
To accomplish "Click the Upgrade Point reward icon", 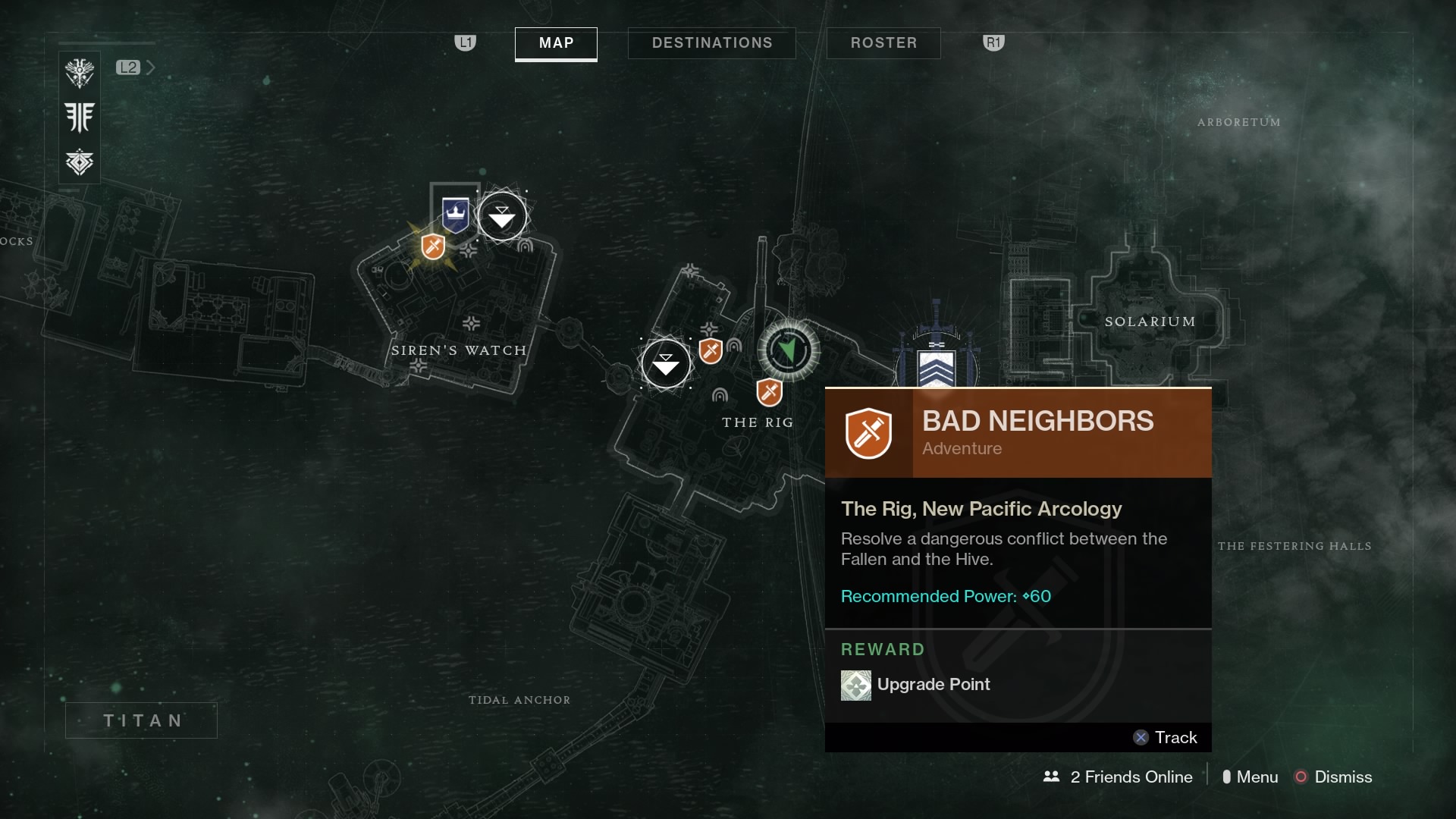I will click(x=855, y=685).
